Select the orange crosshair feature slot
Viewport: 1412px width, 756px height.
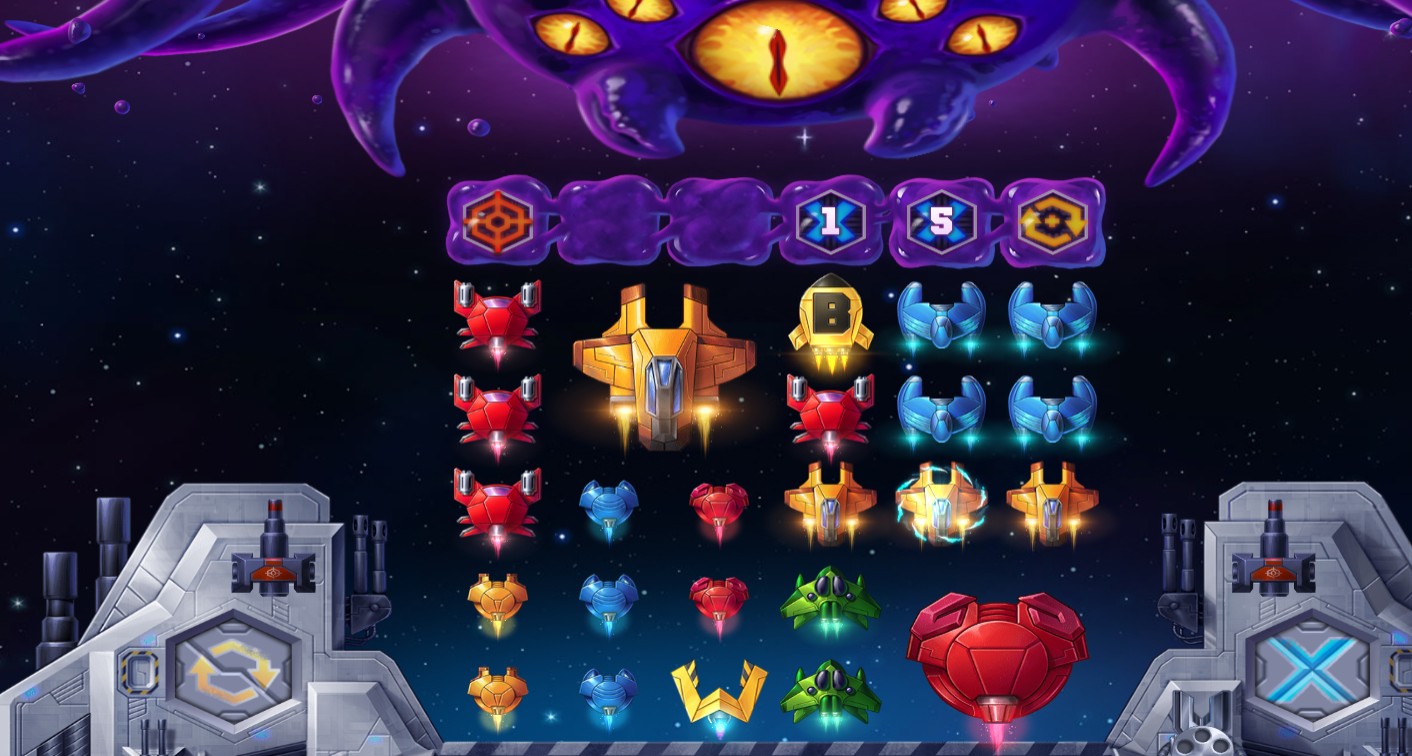tap(497, 221)
